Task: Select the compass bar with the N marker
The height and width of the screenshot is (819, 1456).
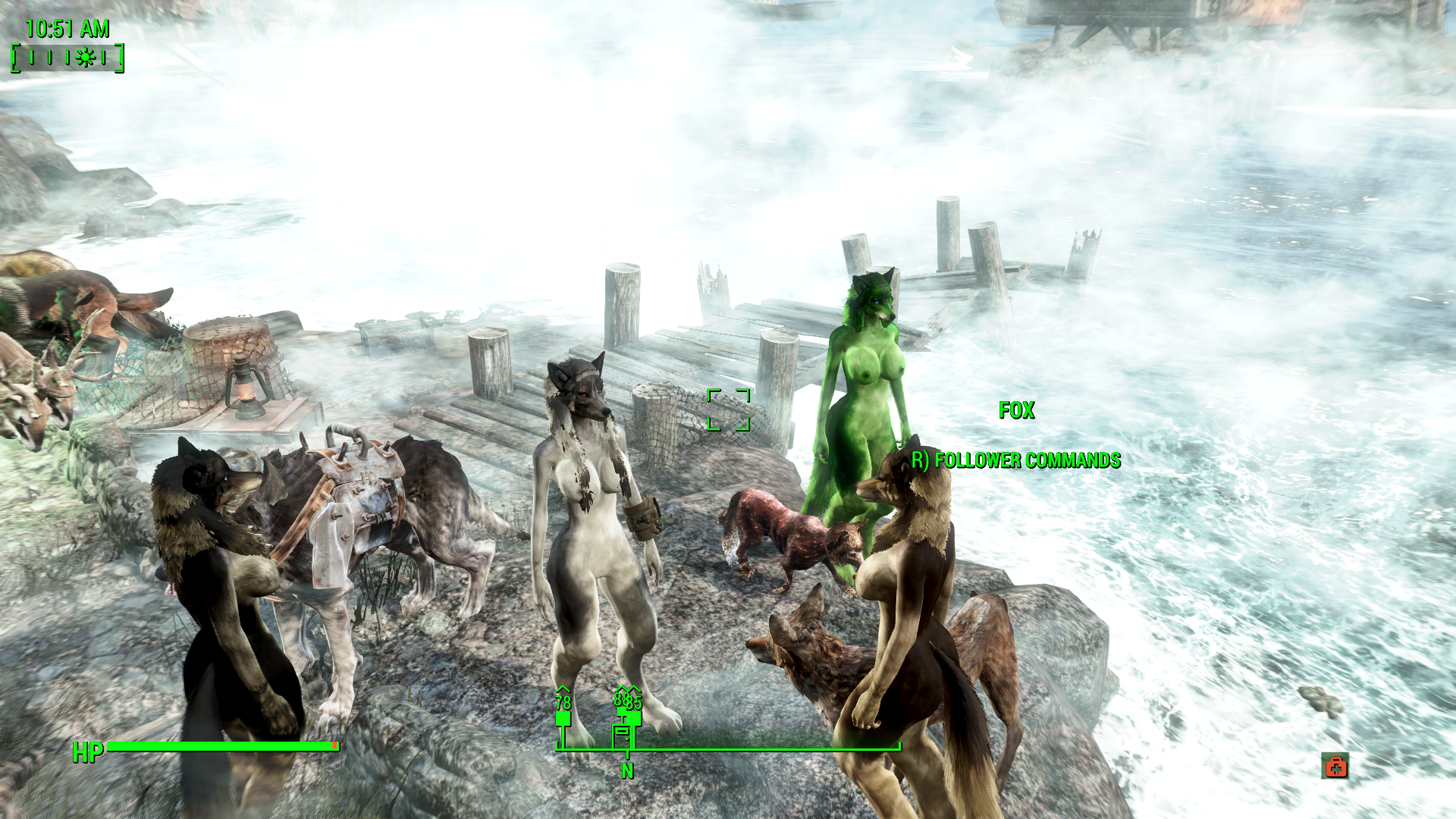Action: coord(728,749)
